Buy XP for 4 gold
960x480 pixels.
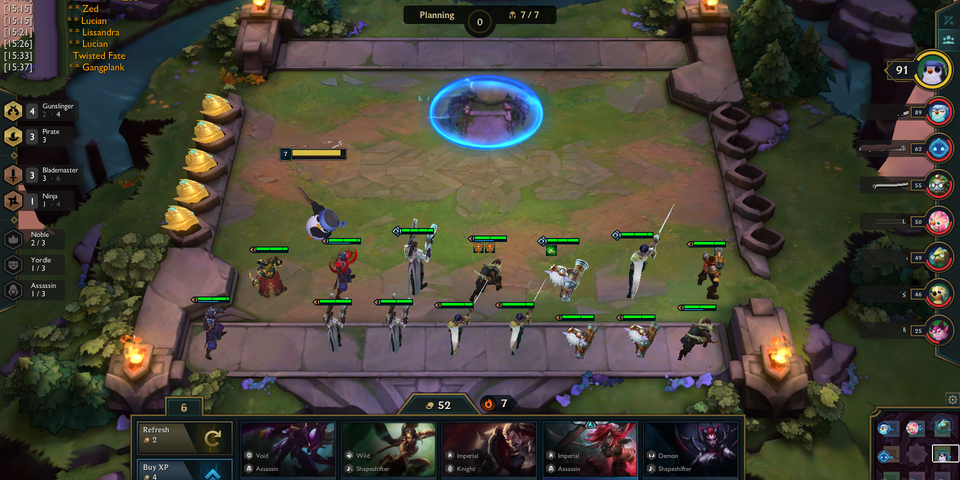185,470
